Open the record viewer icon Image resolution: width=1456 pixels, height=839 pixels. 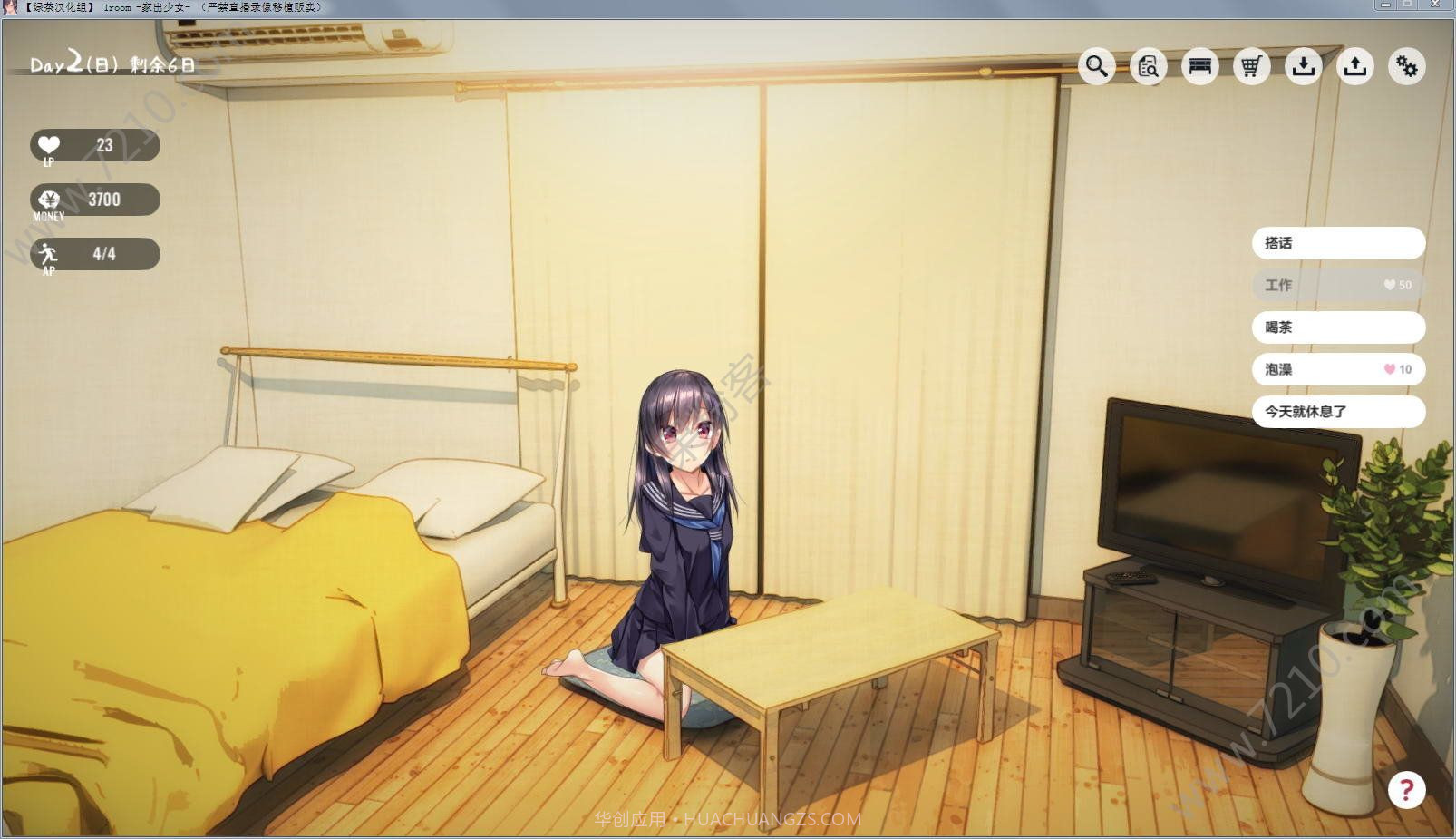1148,66
